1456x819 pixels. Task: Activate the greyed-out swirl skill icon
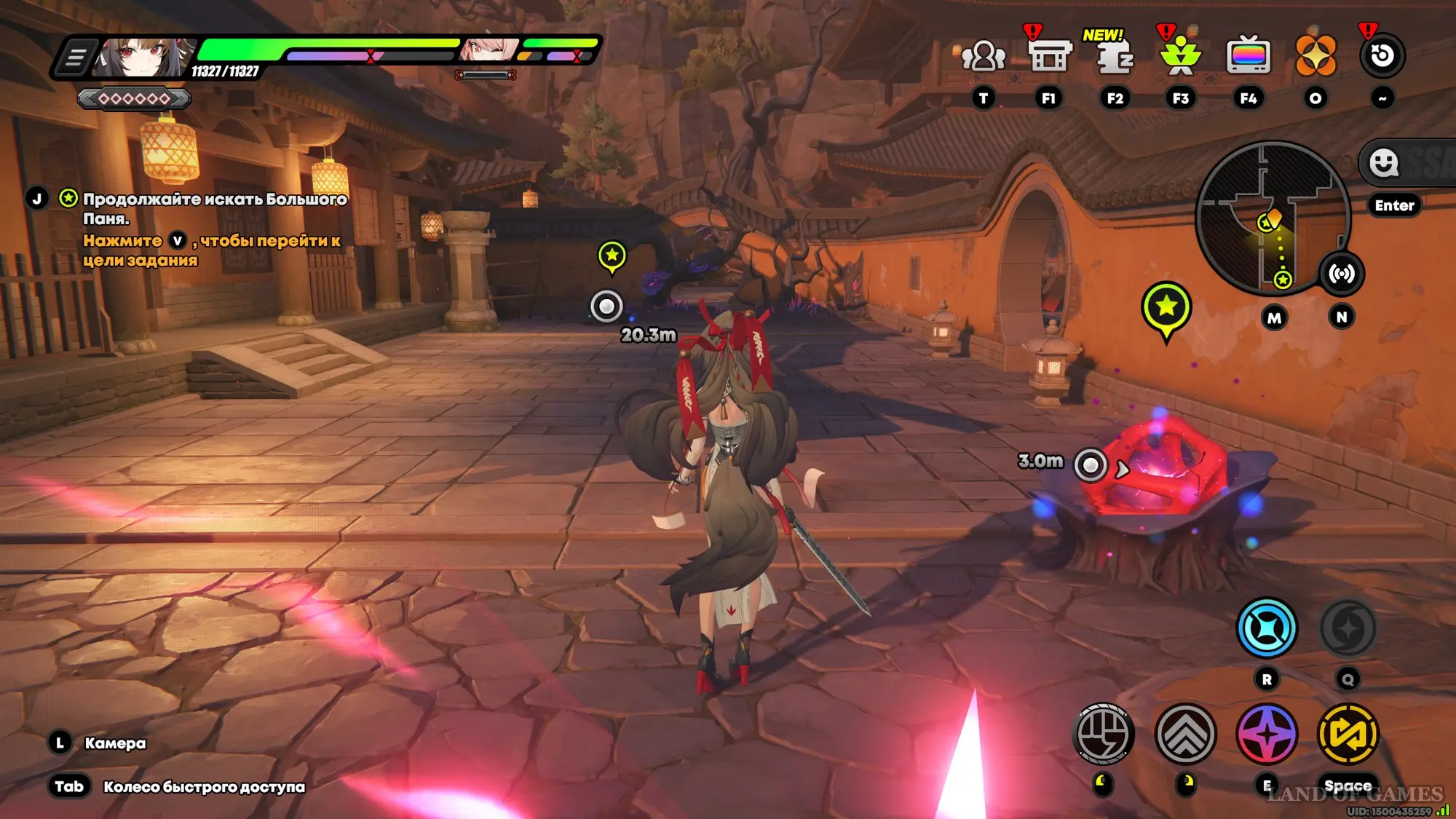(x=1348, y=628)
